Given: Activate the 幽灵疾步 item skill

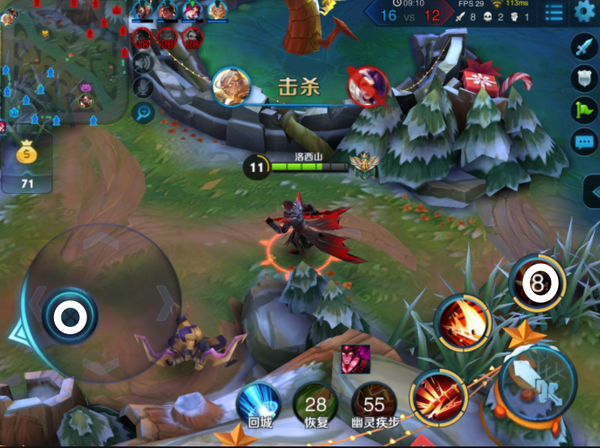Looking at the screenshot, I should click(x=374, y=405).
